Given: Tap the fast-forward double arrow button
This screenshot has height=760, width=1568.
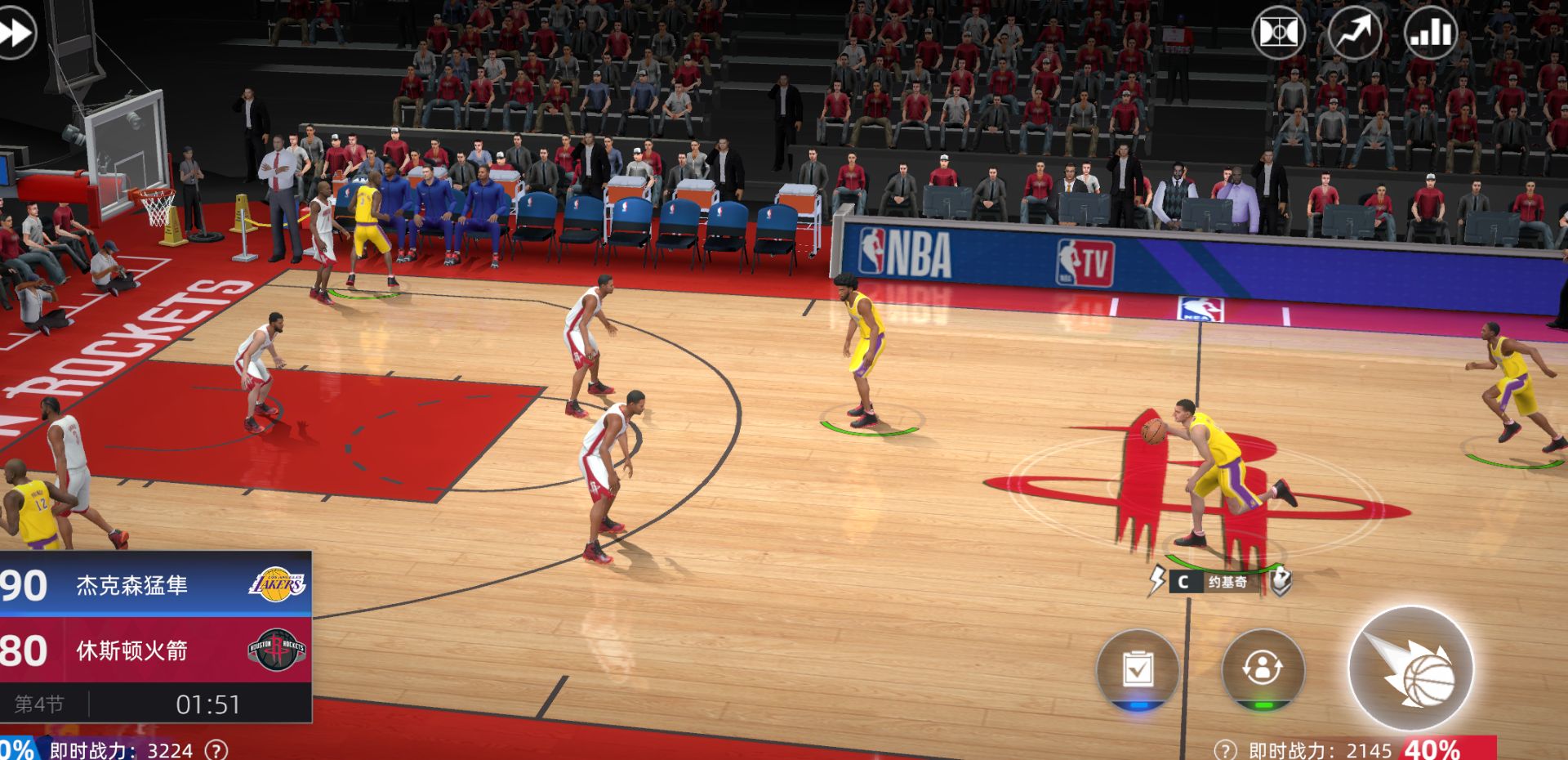Looking at the screenshot, I should [x=16, y=33].
